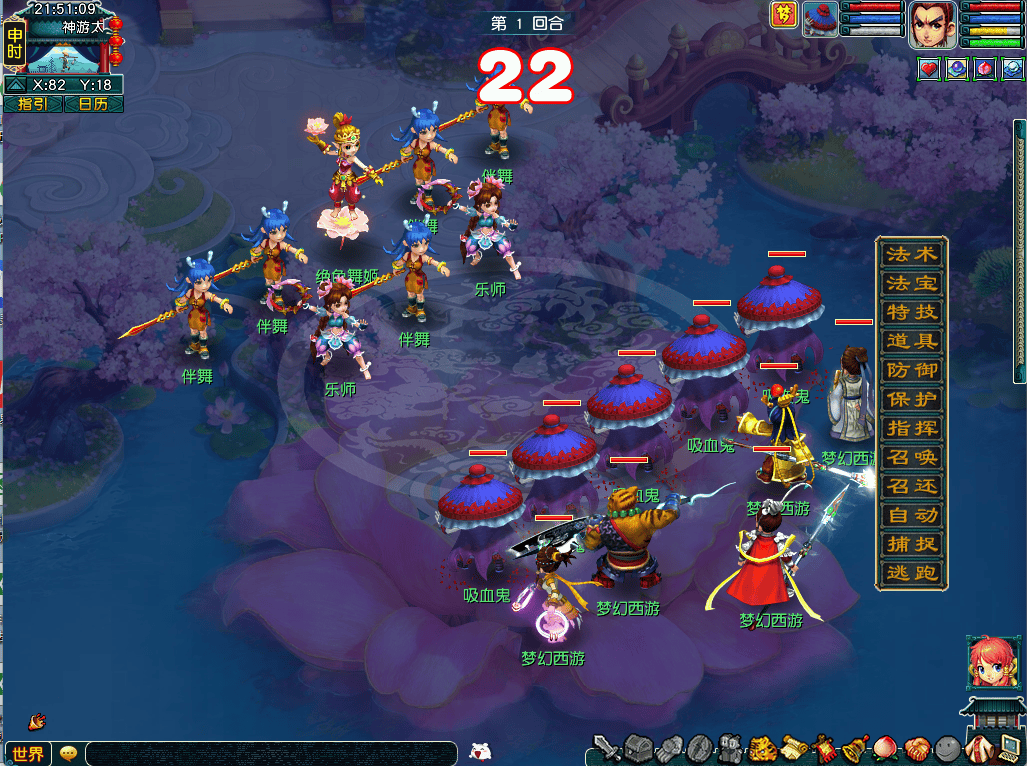Viewport: 1027px width, 766px height.
Task: Choose the 捕捉 capture command
Action: pos(911,545)
